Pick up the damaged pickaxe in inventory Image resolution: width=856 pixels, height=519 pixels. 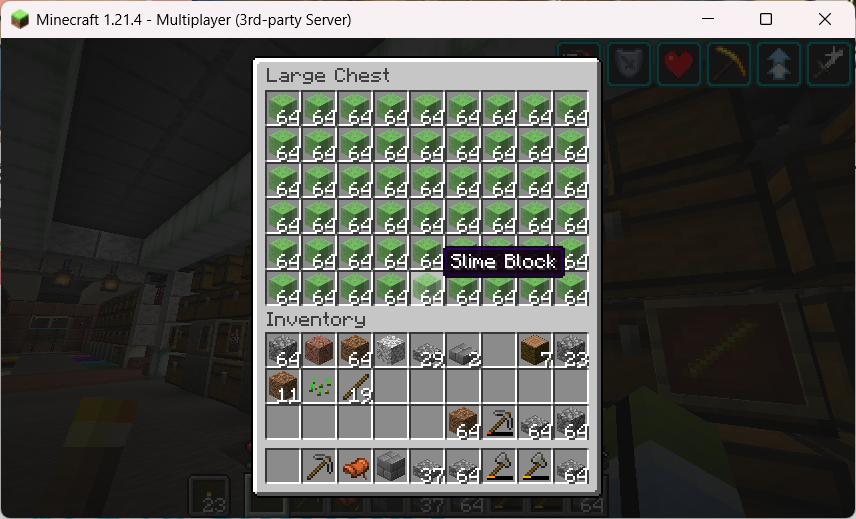coord(500,423)
